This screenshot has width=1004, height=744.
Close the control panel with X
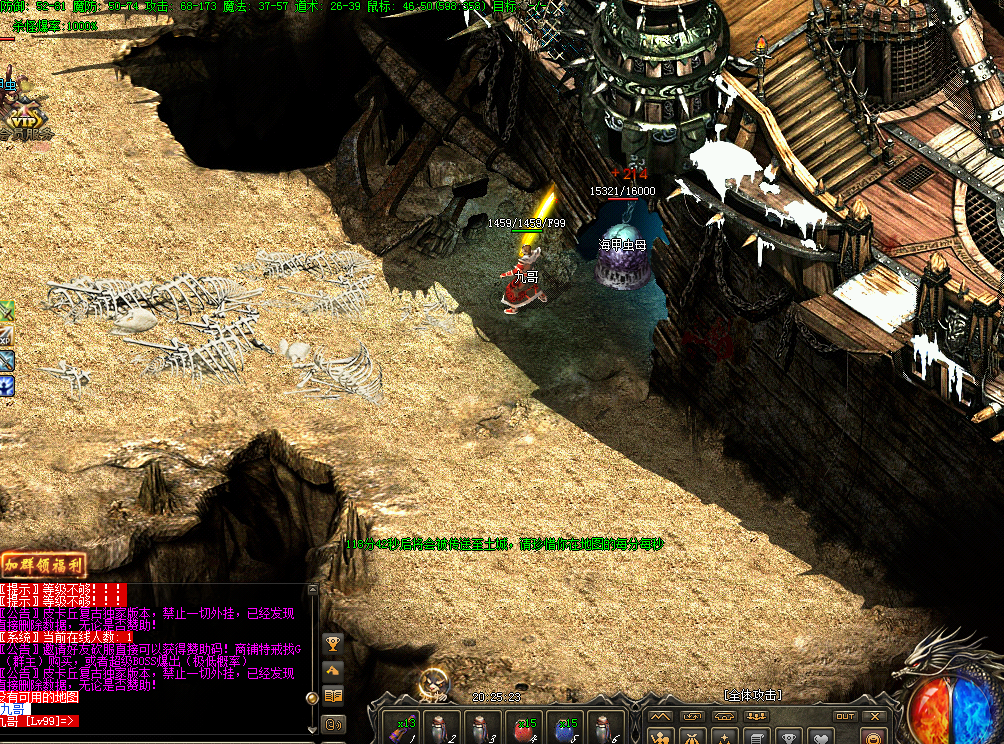point(874,716)
